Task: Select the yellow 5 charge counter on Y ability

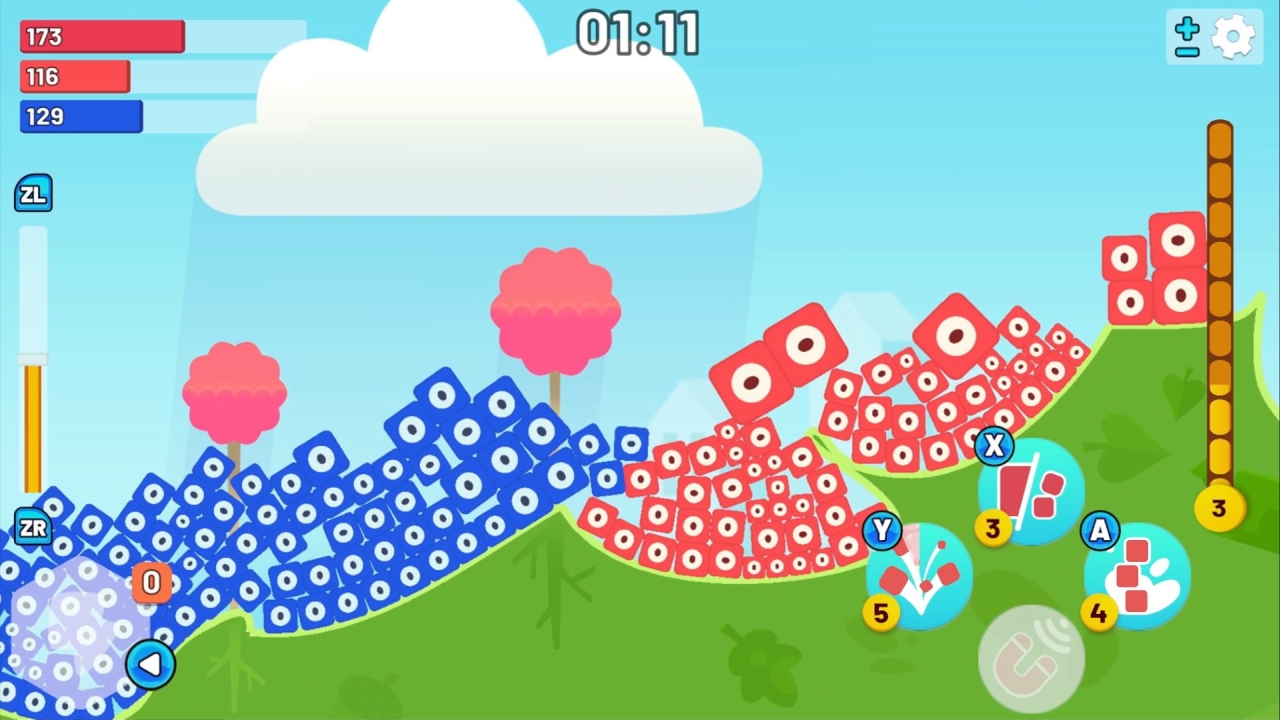Action: point(881,613)
